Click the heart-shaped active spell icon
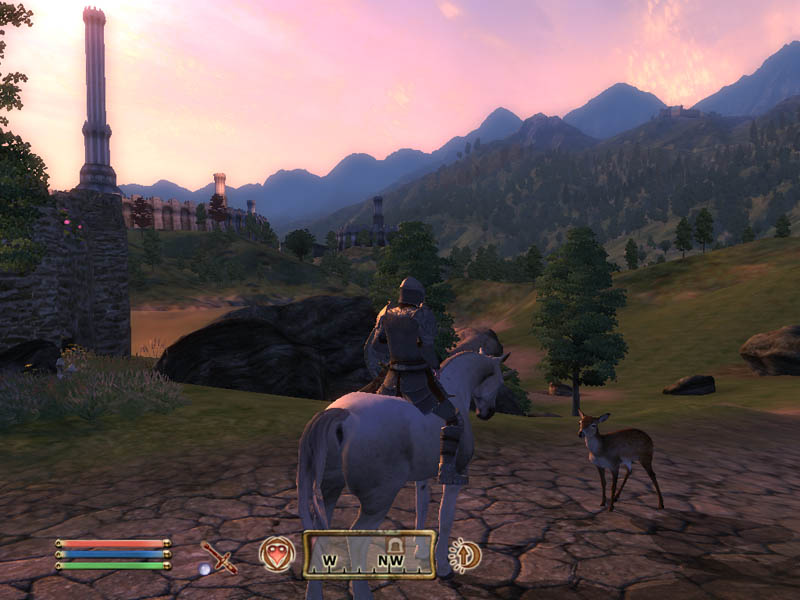The height and width of the screenshot is (600, 800). click(277, 554)
